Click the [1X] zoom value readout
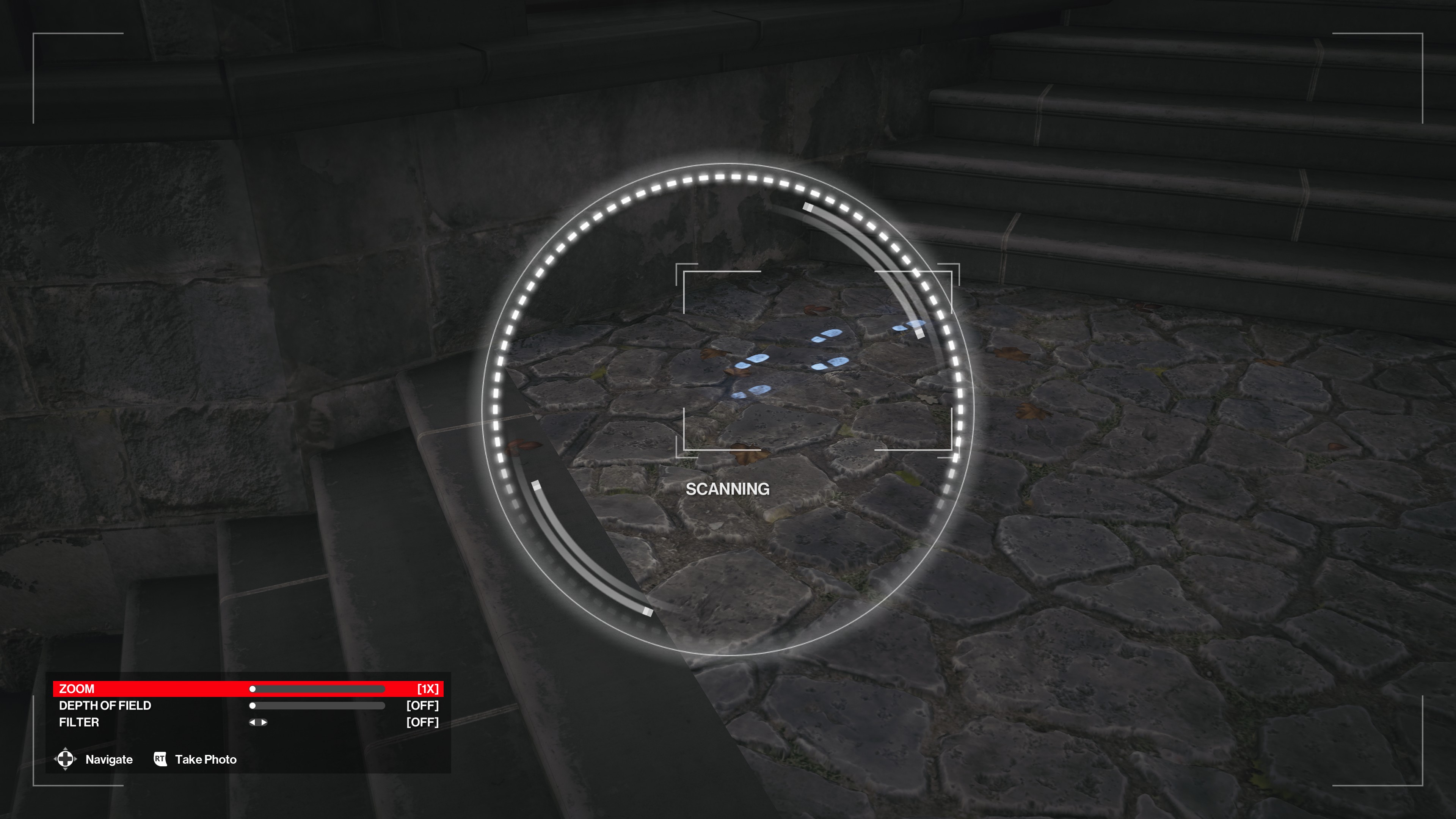The image size is (1456, 819). [428, 689]
